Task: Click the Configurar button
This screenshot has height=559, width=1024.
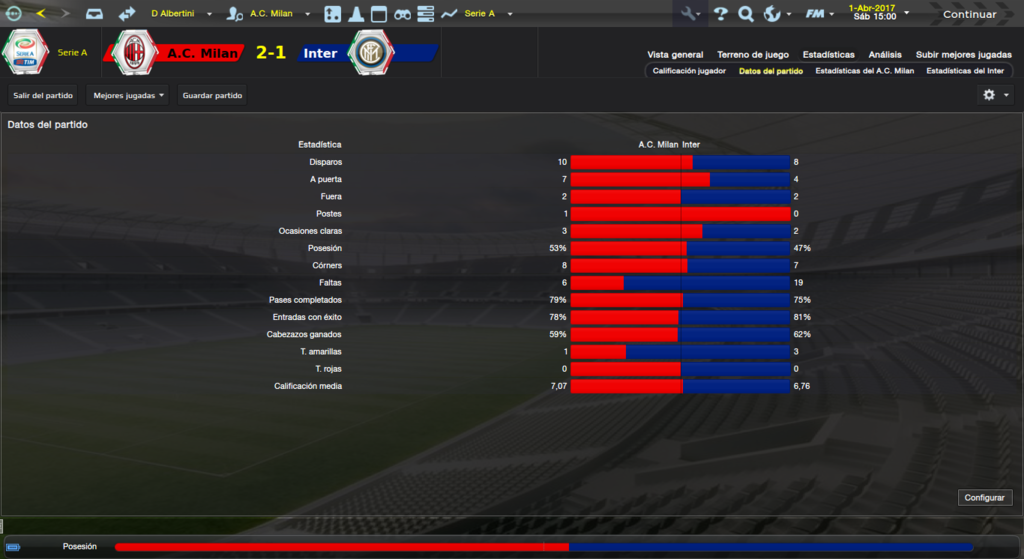Action: 986,498
